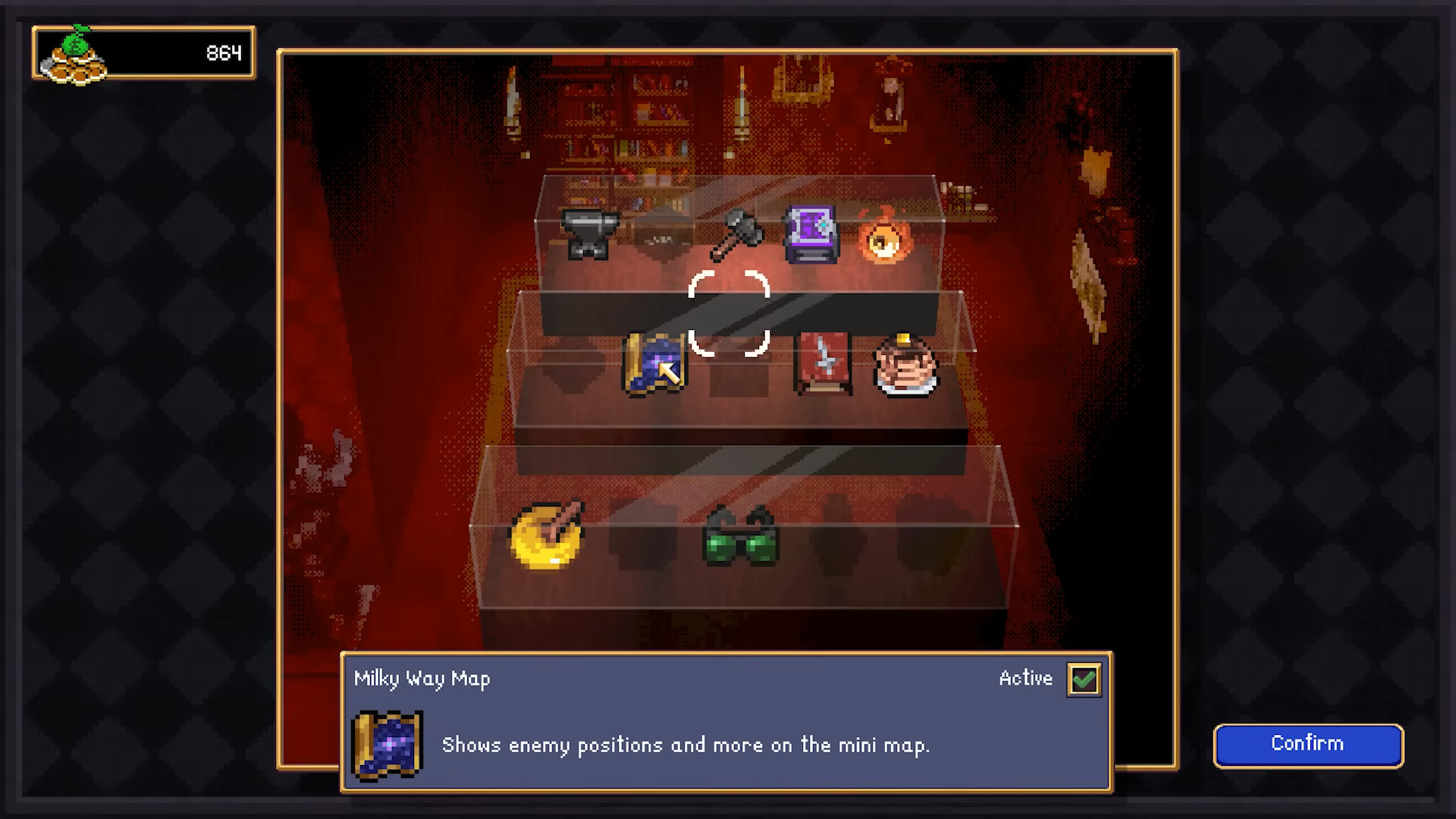Select the purple spellbook item

[811, 234]
